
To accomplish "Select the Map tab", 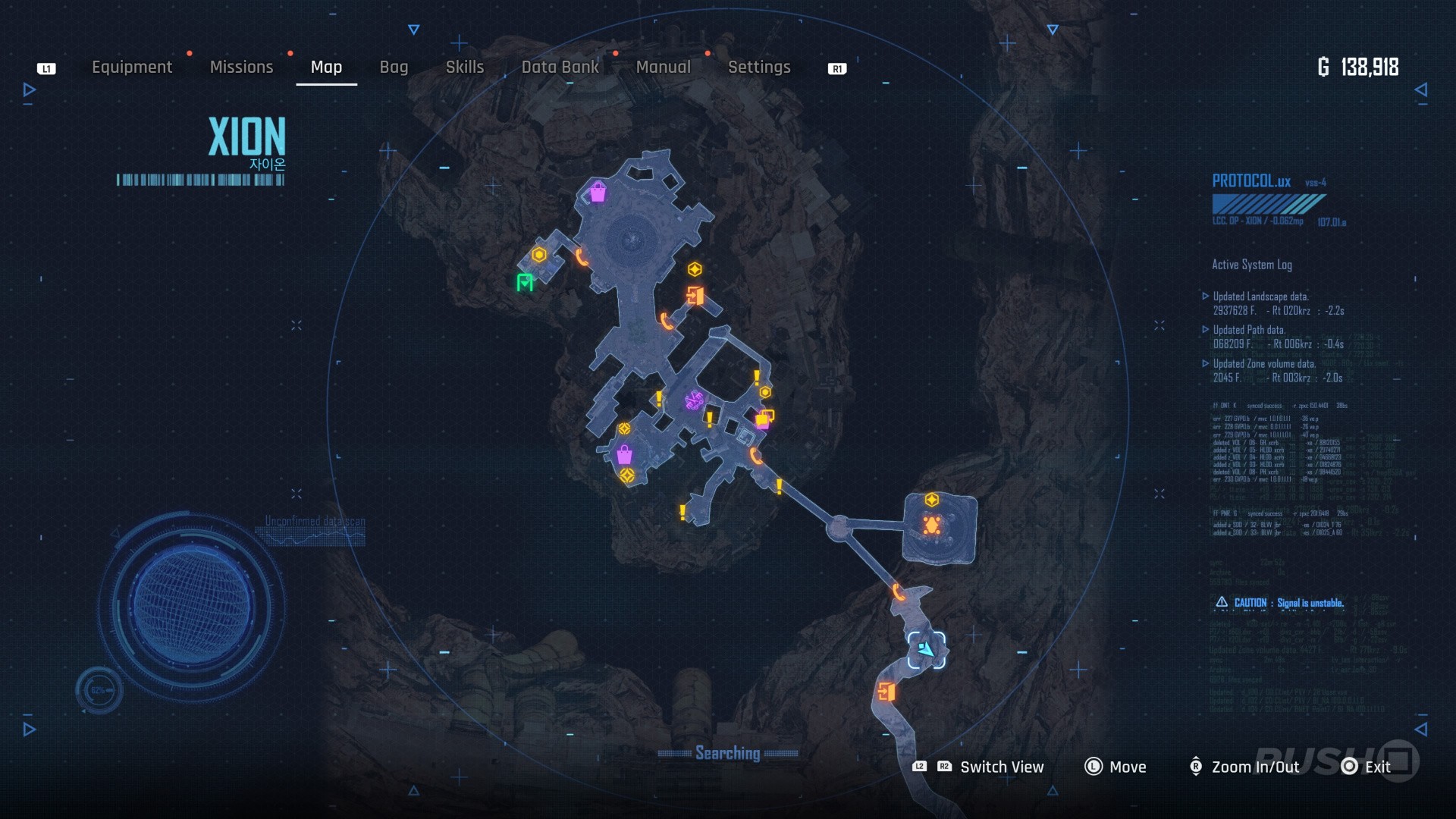I will [326, 67].
